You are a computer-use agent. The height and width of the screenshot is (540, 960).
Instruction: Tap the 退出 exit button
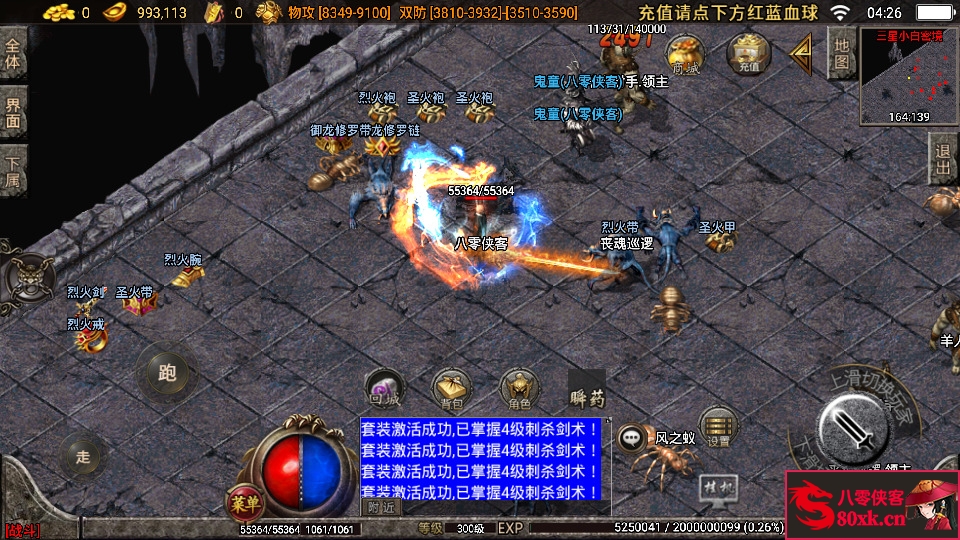[x=943, y=160]
